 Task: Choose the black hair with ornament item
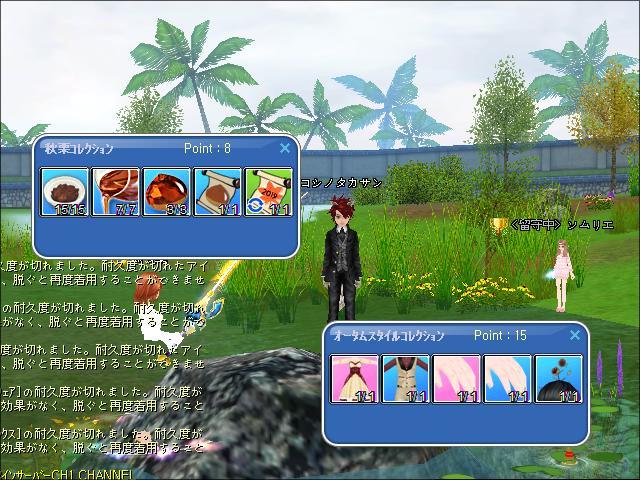click(x=559, y=378)
